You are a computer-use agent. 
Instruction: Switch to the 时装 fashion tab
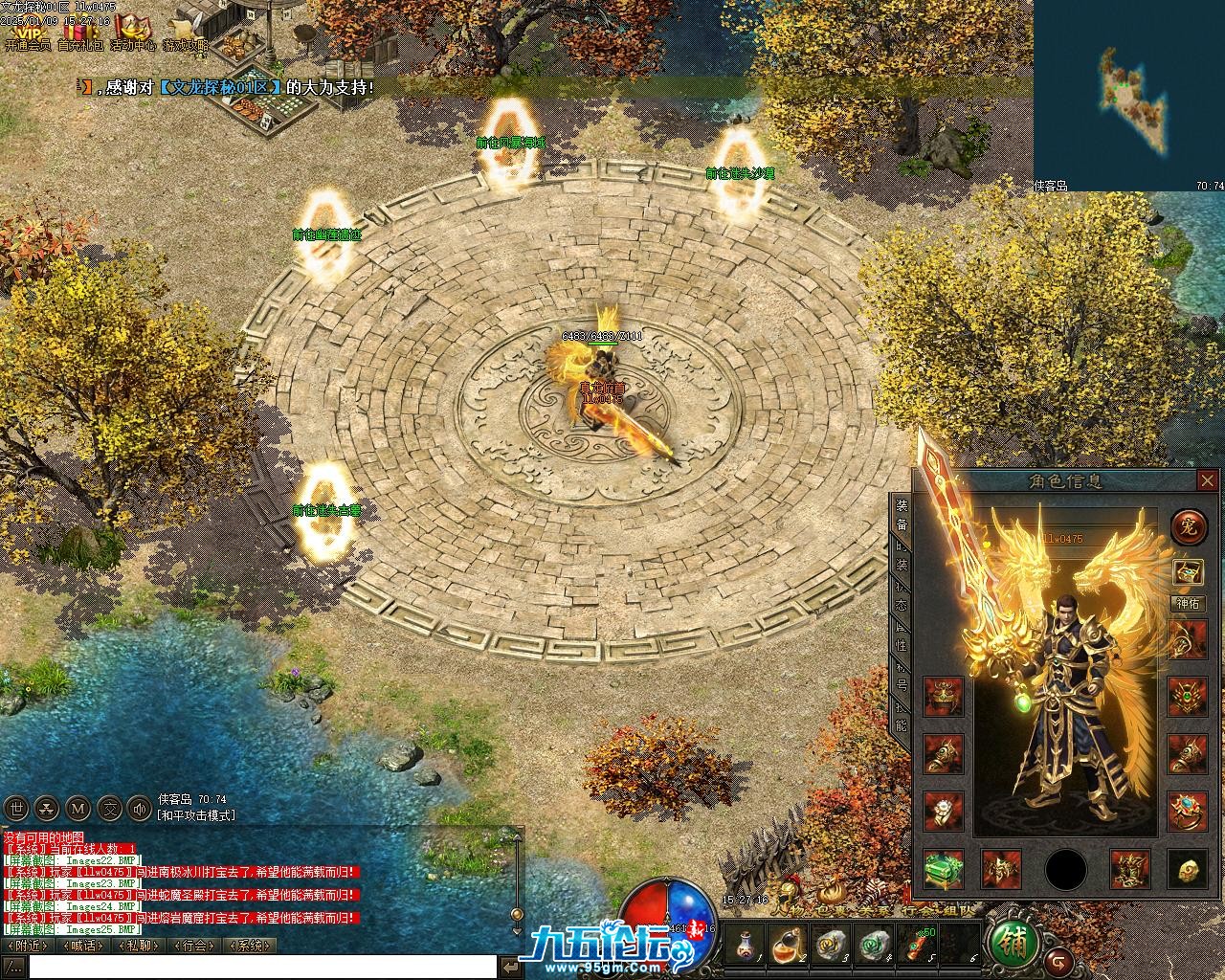[x=901, y=556]
